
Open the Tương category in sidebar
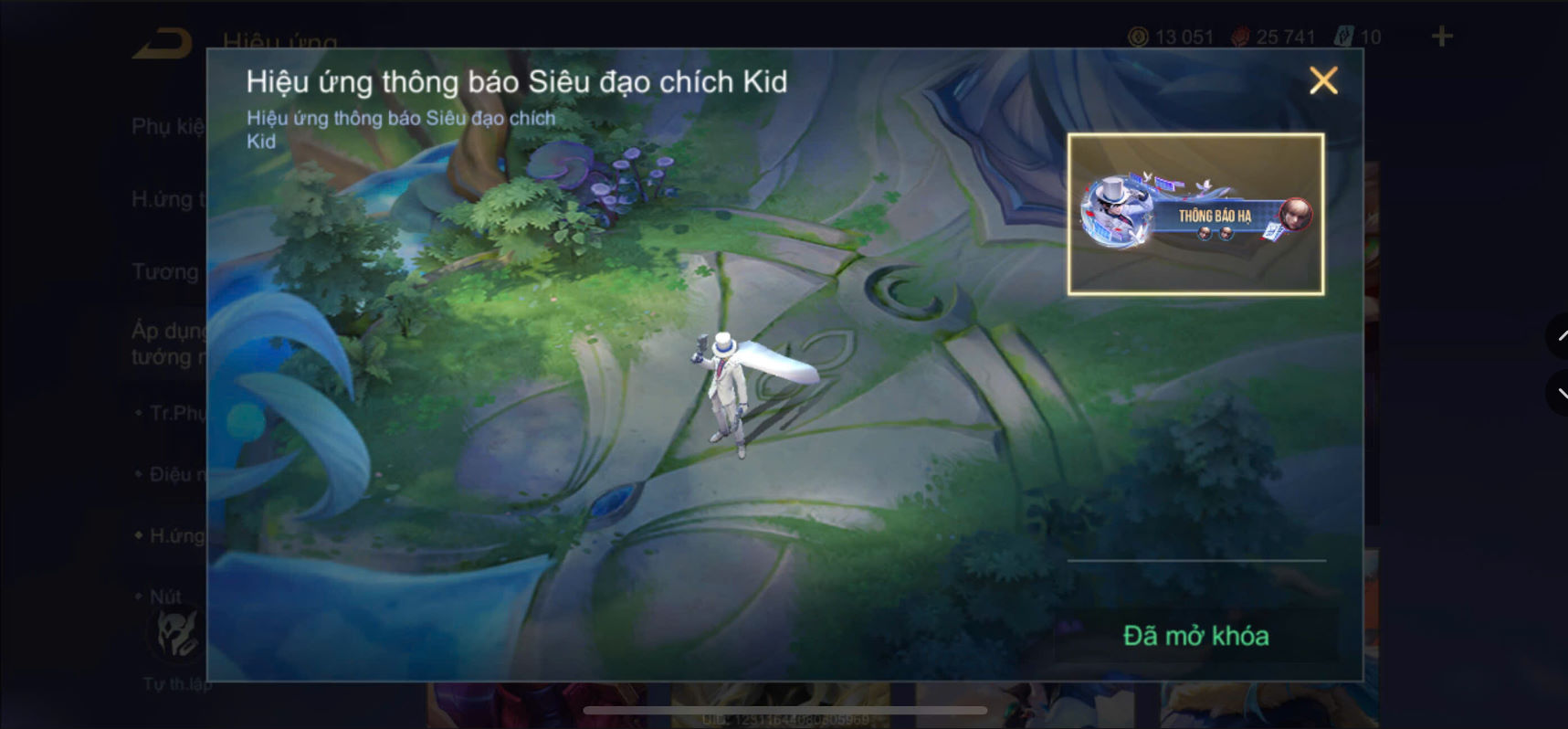coord(165,271)
